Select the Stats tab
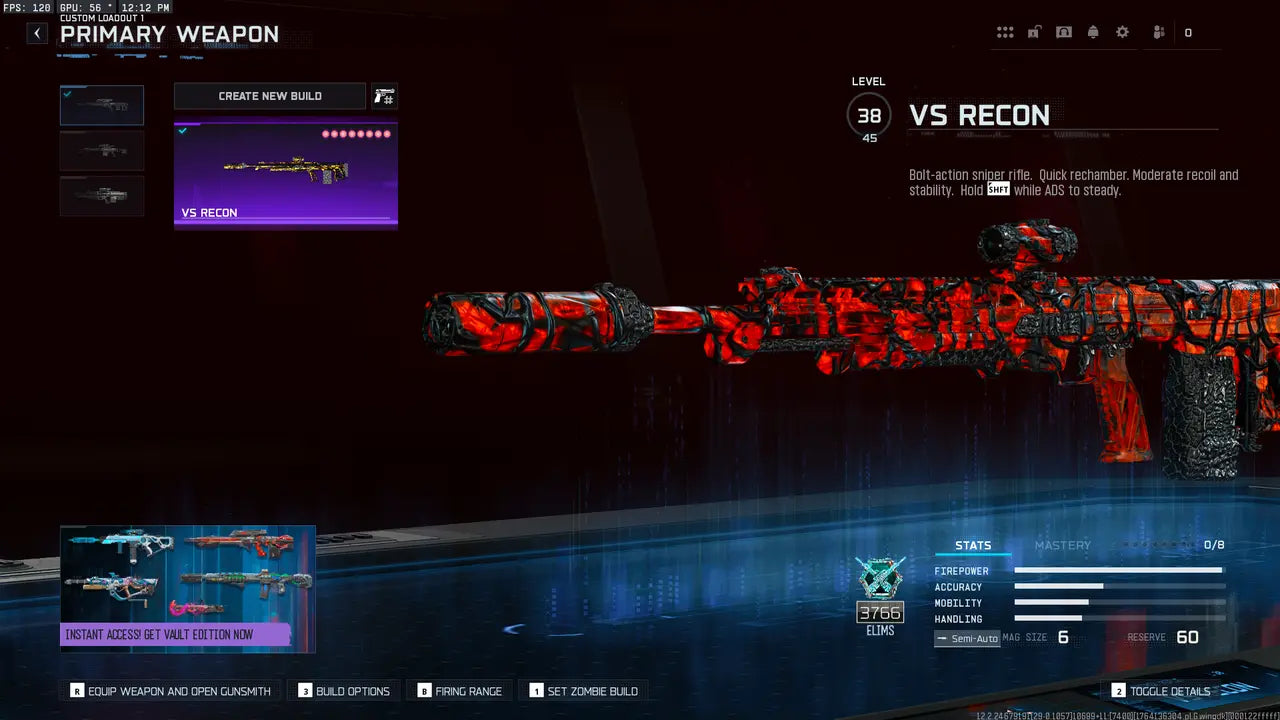The image size is (1280, 720). [x=971, y=545]
